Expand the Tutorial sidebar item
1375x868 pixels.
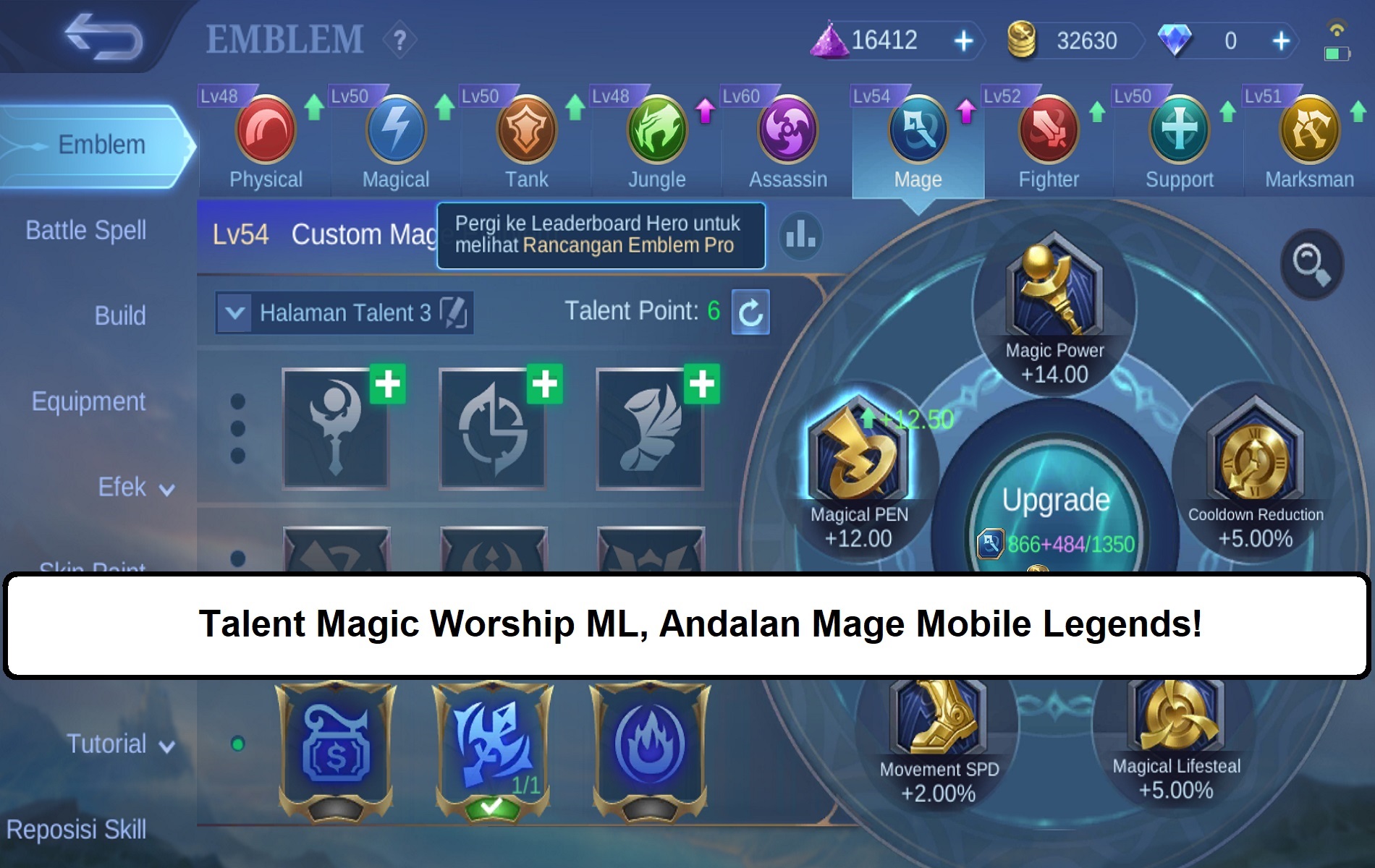[x=167, y=746]
